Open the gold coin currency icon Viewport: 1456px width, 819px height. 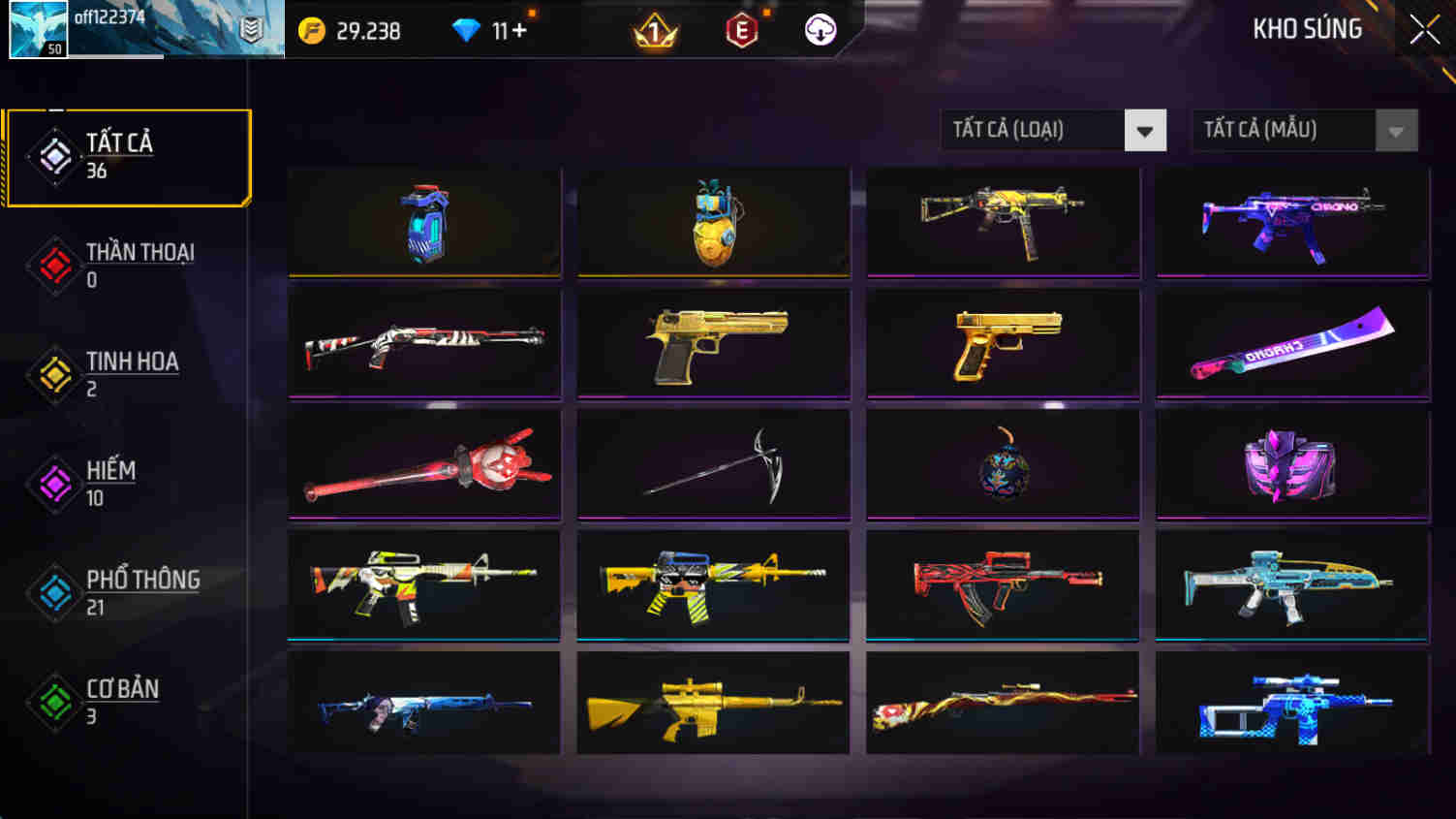coord(310,30)
